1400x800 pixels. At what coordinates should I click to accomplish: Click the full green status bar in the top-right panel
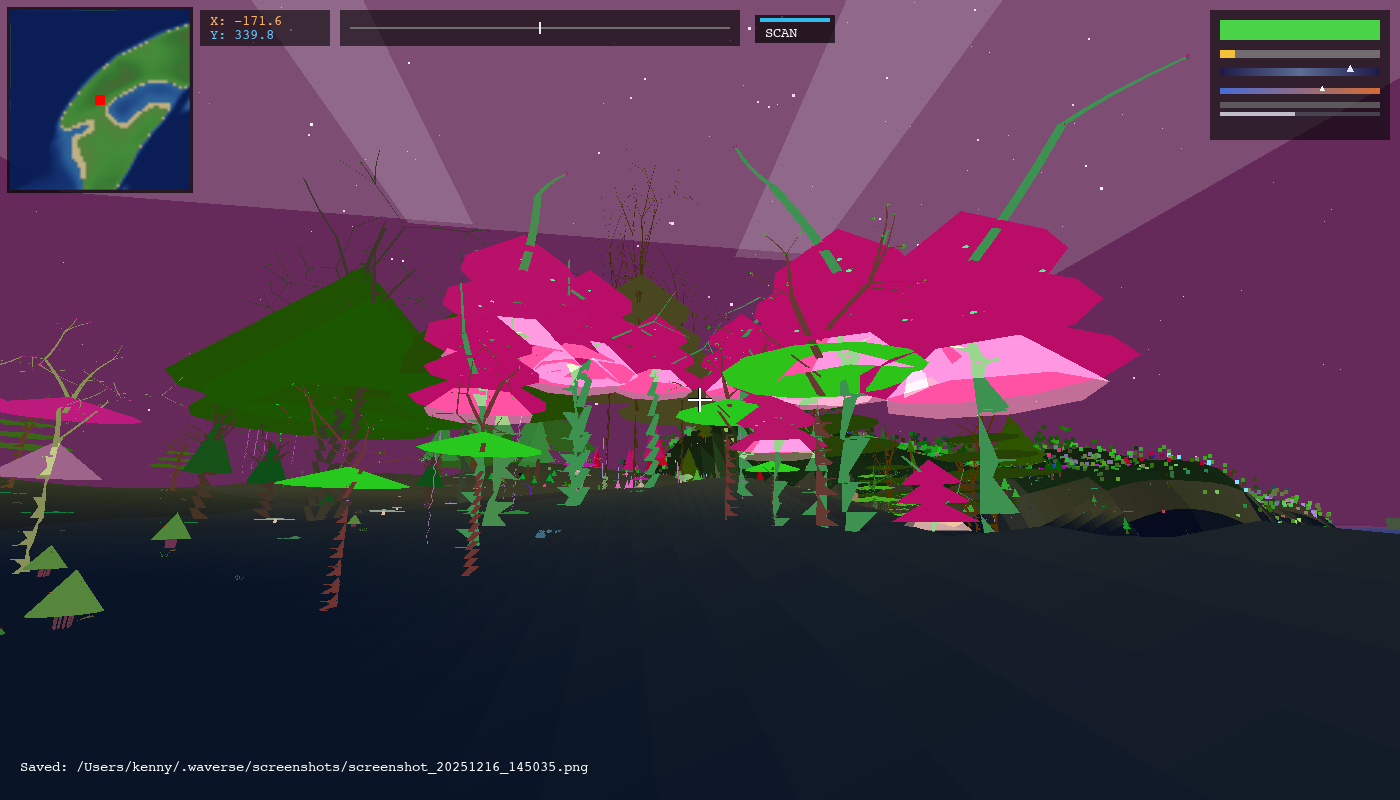click(x=1300, y=30)
